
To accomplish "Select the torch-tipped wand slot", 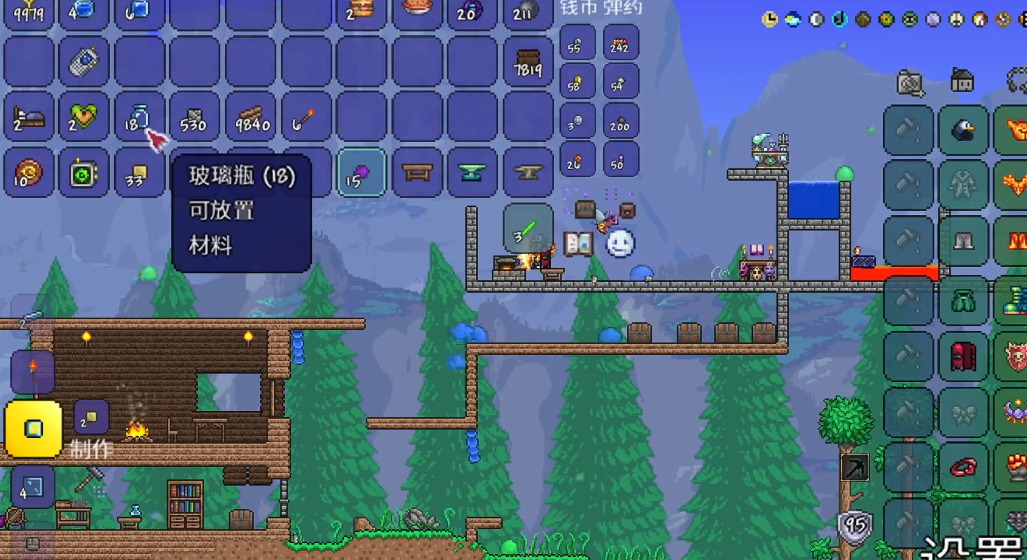I will tap(305, 117).
